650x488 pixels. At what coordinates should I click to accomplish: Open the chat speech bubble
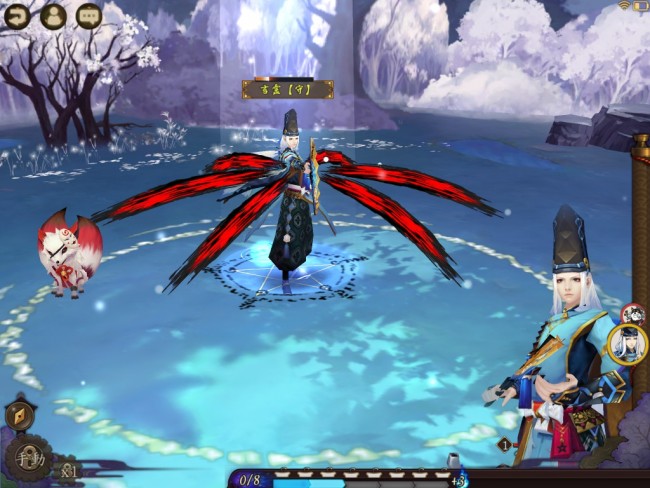pyautogui.click(x=88, y=16)
